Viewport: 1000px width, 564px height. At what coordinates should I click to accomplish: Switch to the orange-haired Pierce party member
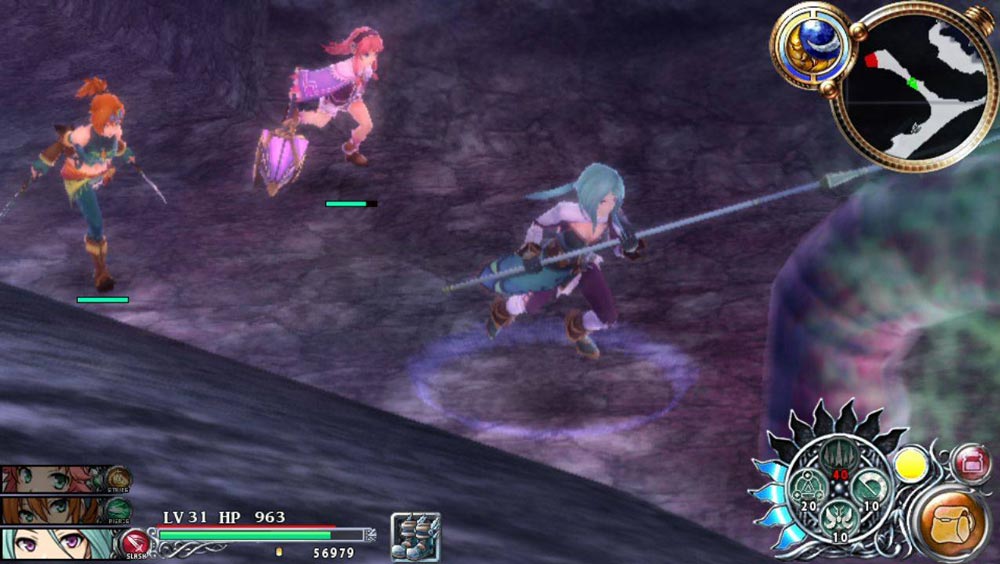pyautogui.click(x=50, y=511)
